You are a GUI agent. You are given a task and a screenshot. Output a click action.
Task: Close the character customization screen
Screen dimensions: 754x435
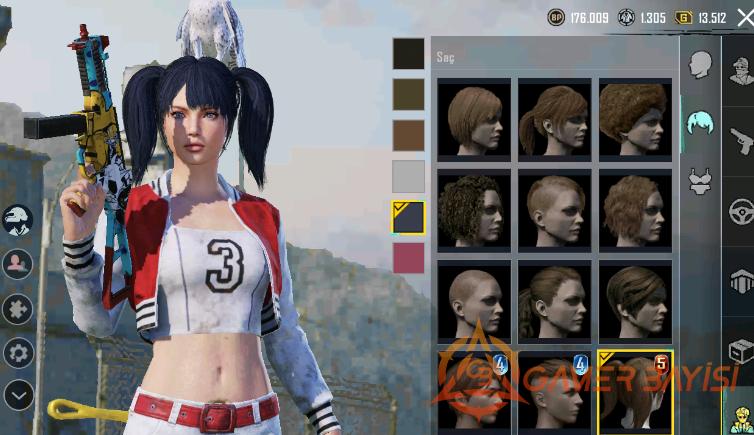743,16
